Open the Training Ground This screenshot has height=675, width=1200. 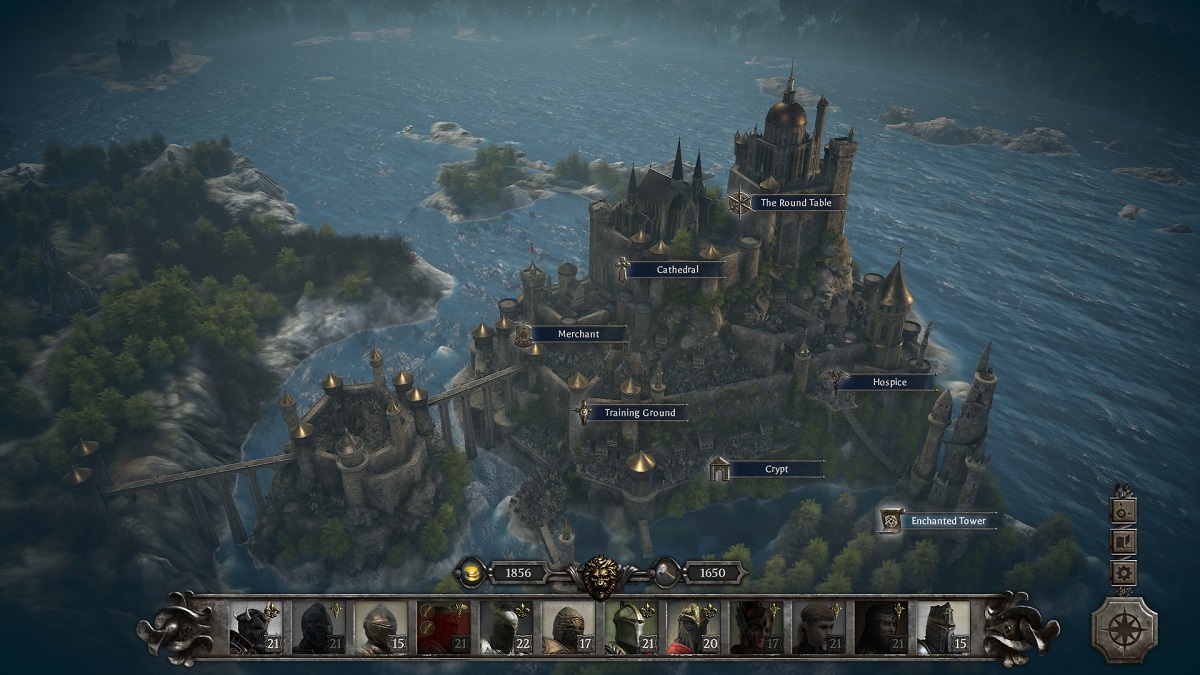click(x=639, y=412)
